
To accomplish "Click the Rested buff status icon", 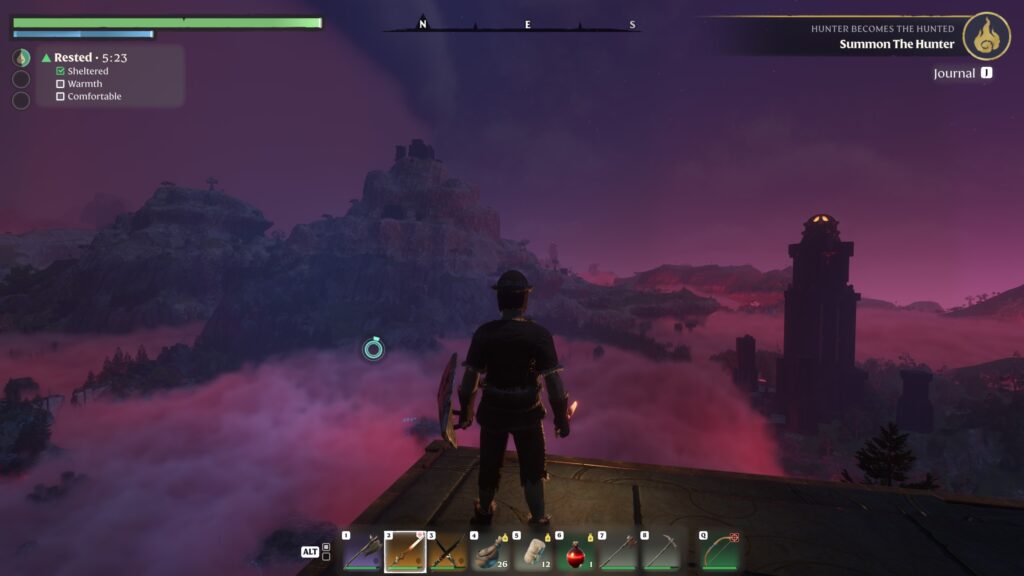I will point(21,58).
